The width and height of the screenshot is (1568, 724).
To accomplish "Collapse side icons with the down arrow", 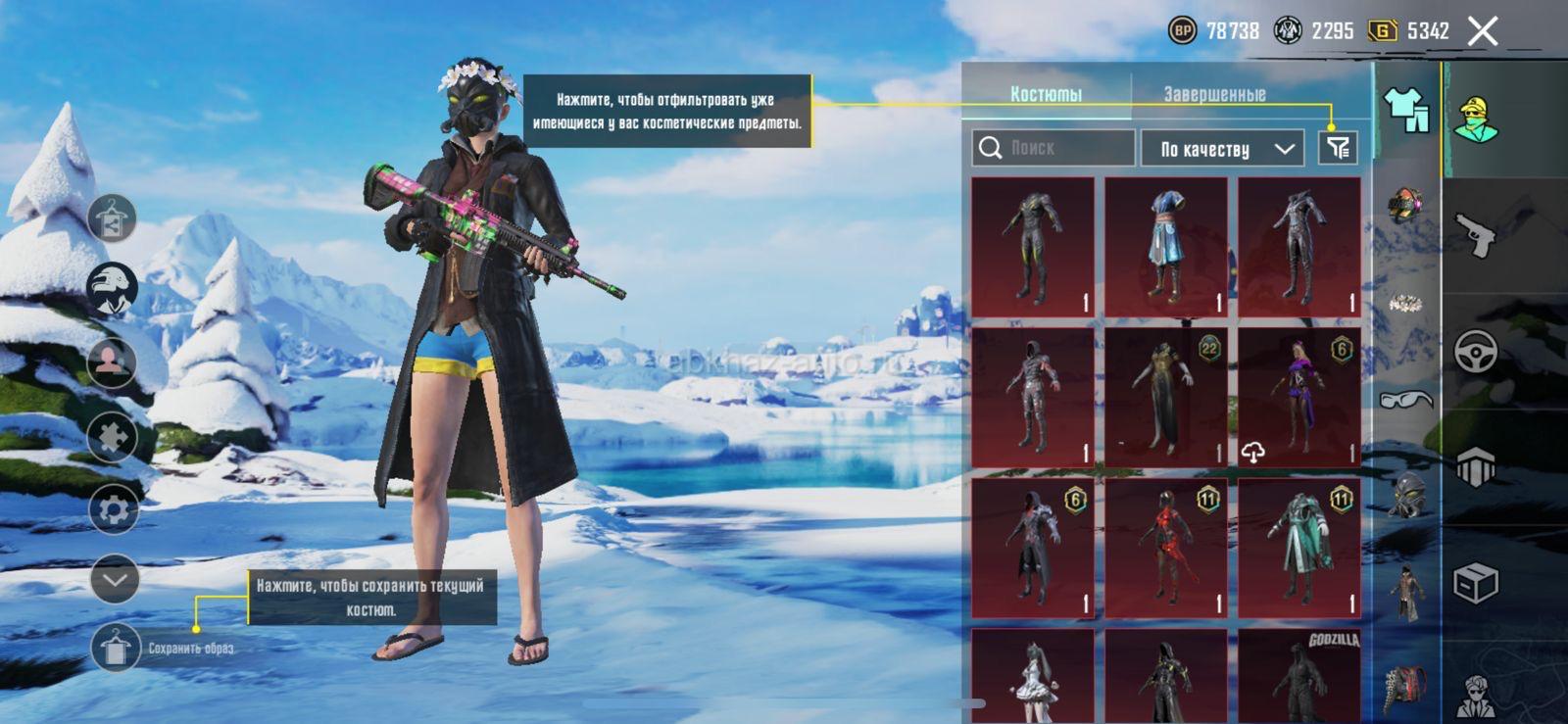I will [x=115, y=579].
